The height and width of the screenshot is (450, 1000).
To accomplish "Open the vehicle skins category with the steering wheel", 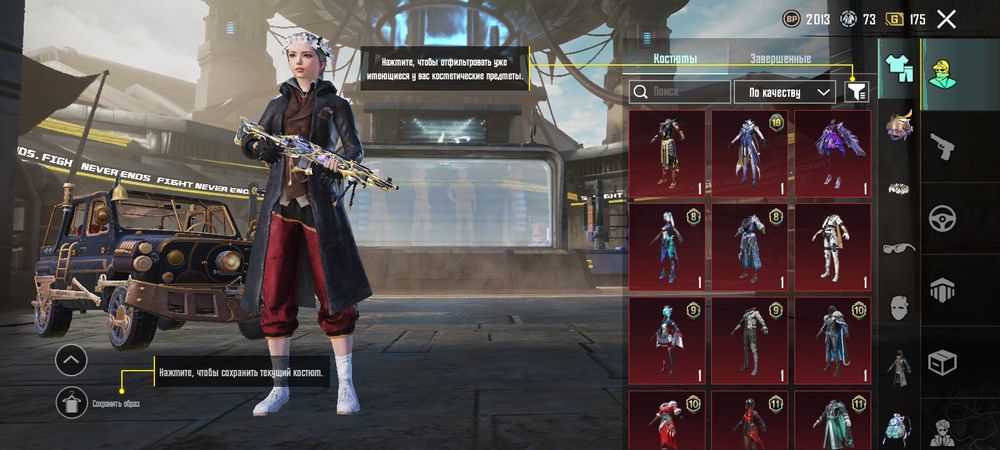I will (943, 218).
